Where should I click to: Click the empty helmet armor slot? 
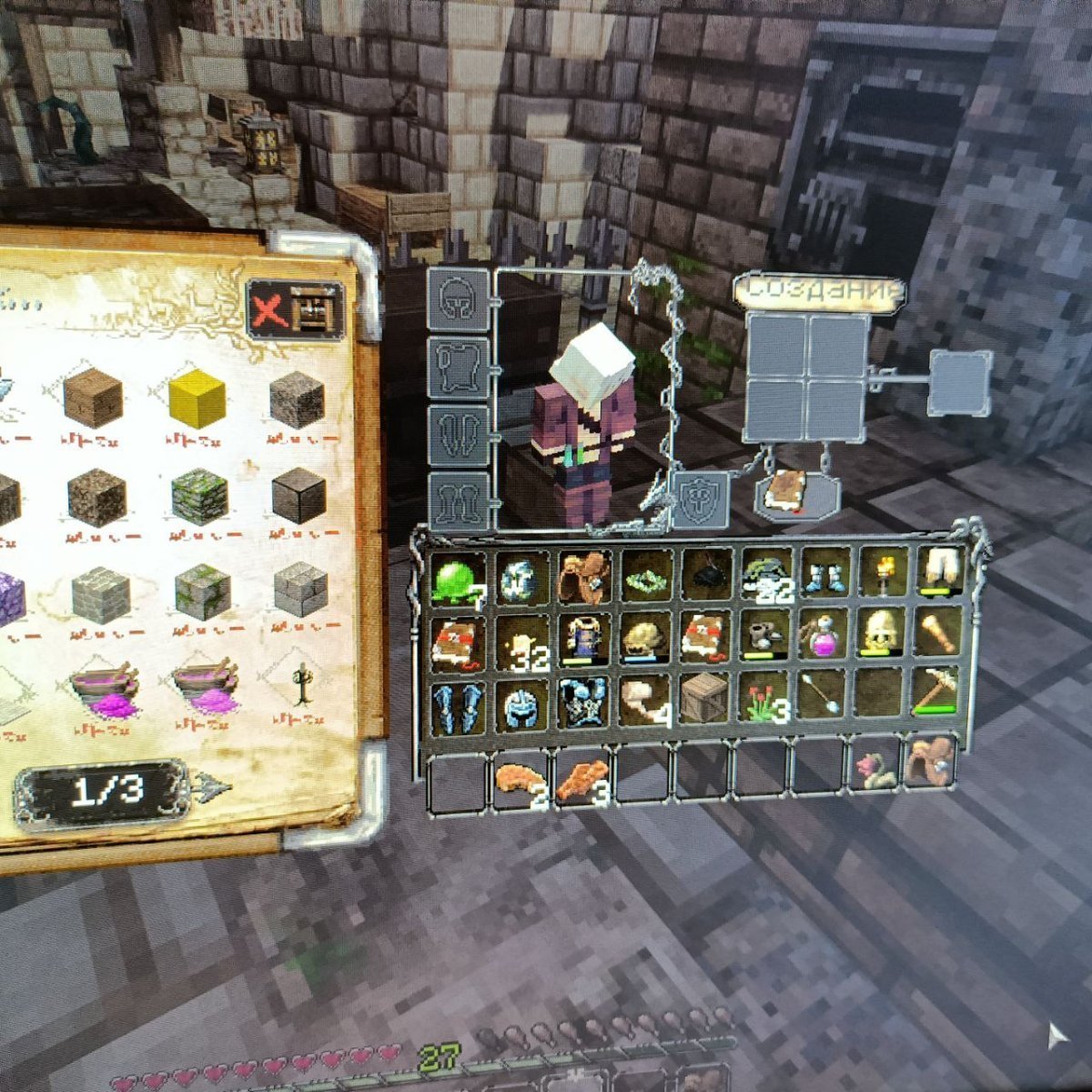click(x=458, y=299)
